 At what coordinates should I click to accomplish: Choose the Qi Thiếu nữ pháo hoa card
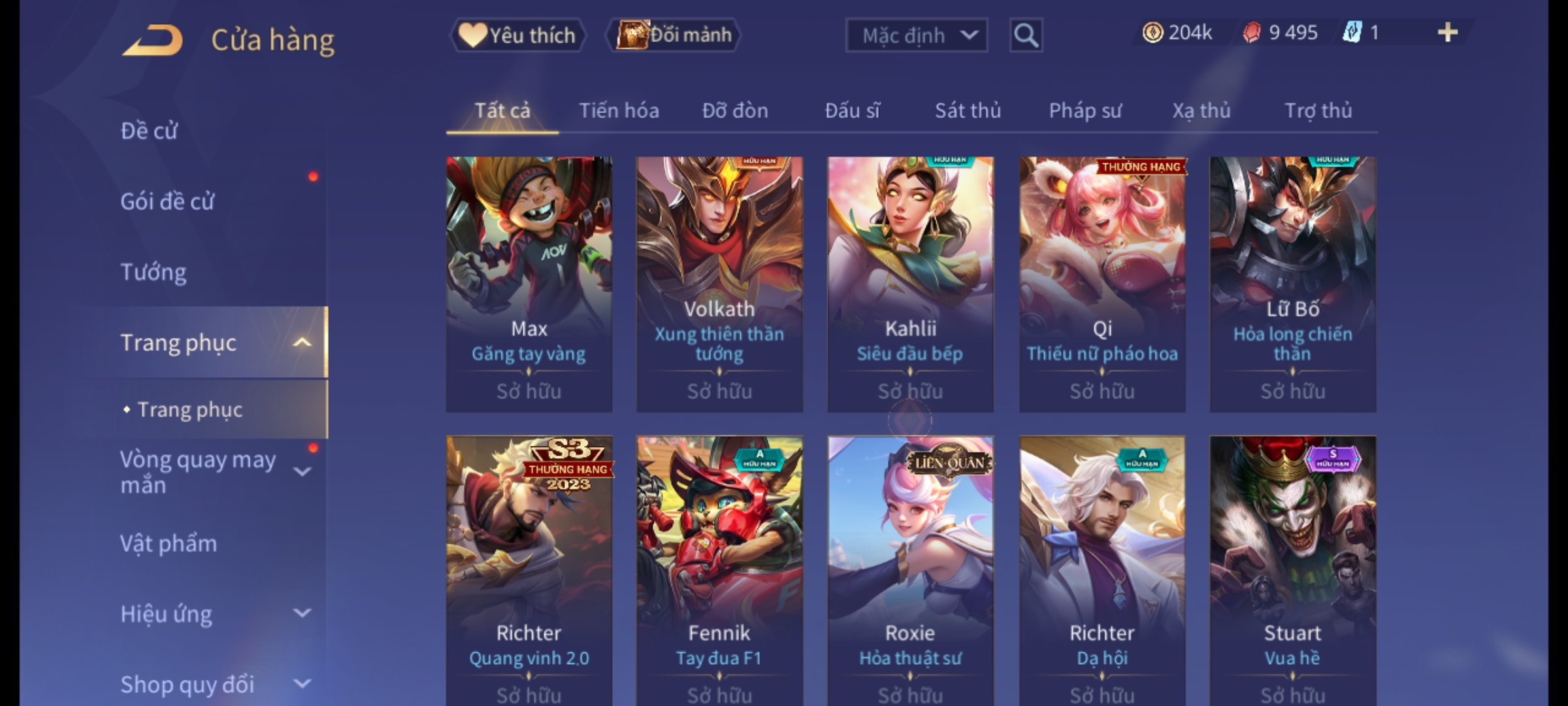[1102, 284]
